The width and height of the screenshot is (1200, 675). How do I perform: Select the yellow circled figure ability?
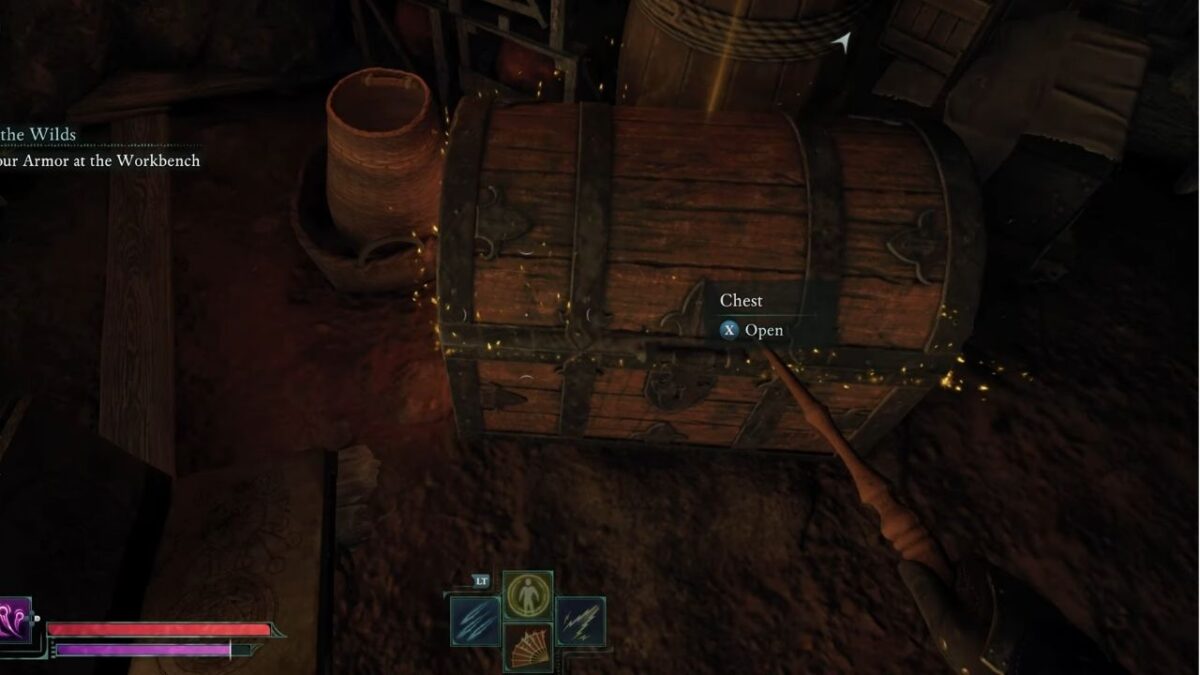point(527,596)
